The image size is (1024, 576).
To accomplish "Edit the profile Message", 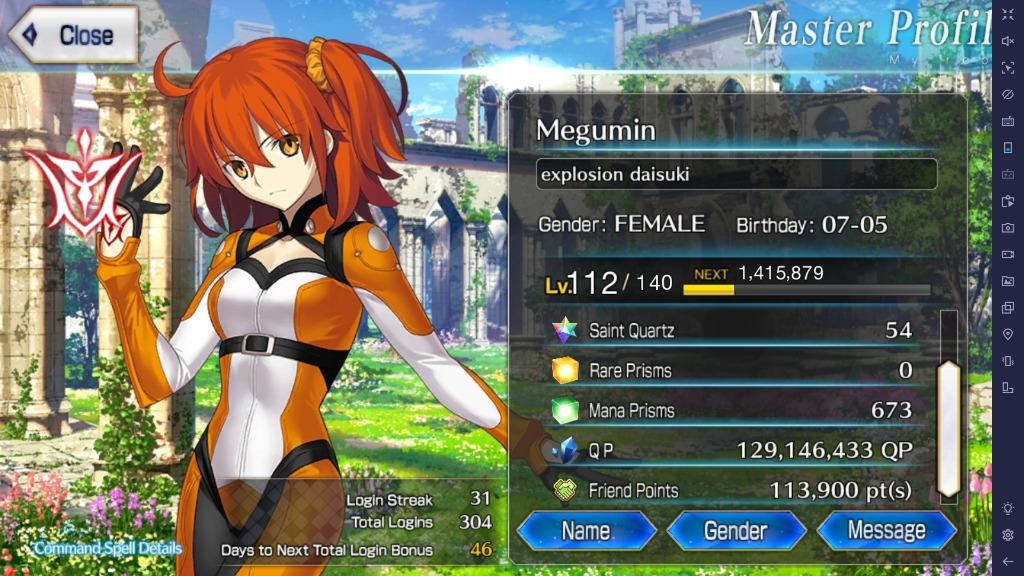I will point(886,530).
